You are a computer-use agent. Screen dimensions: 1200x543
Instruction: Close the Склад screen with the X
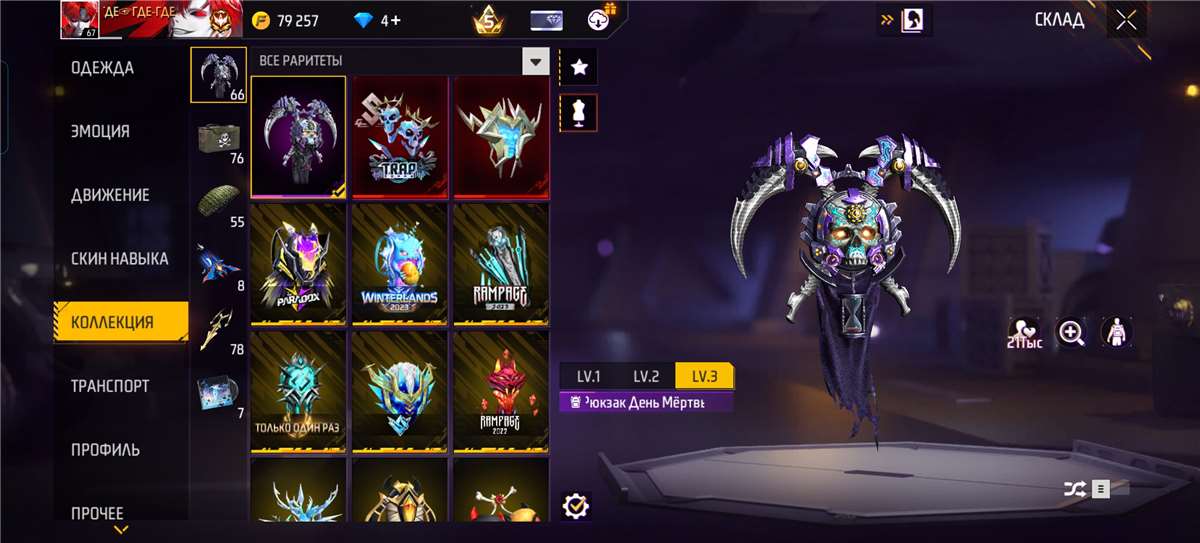tap(1127, 20)
